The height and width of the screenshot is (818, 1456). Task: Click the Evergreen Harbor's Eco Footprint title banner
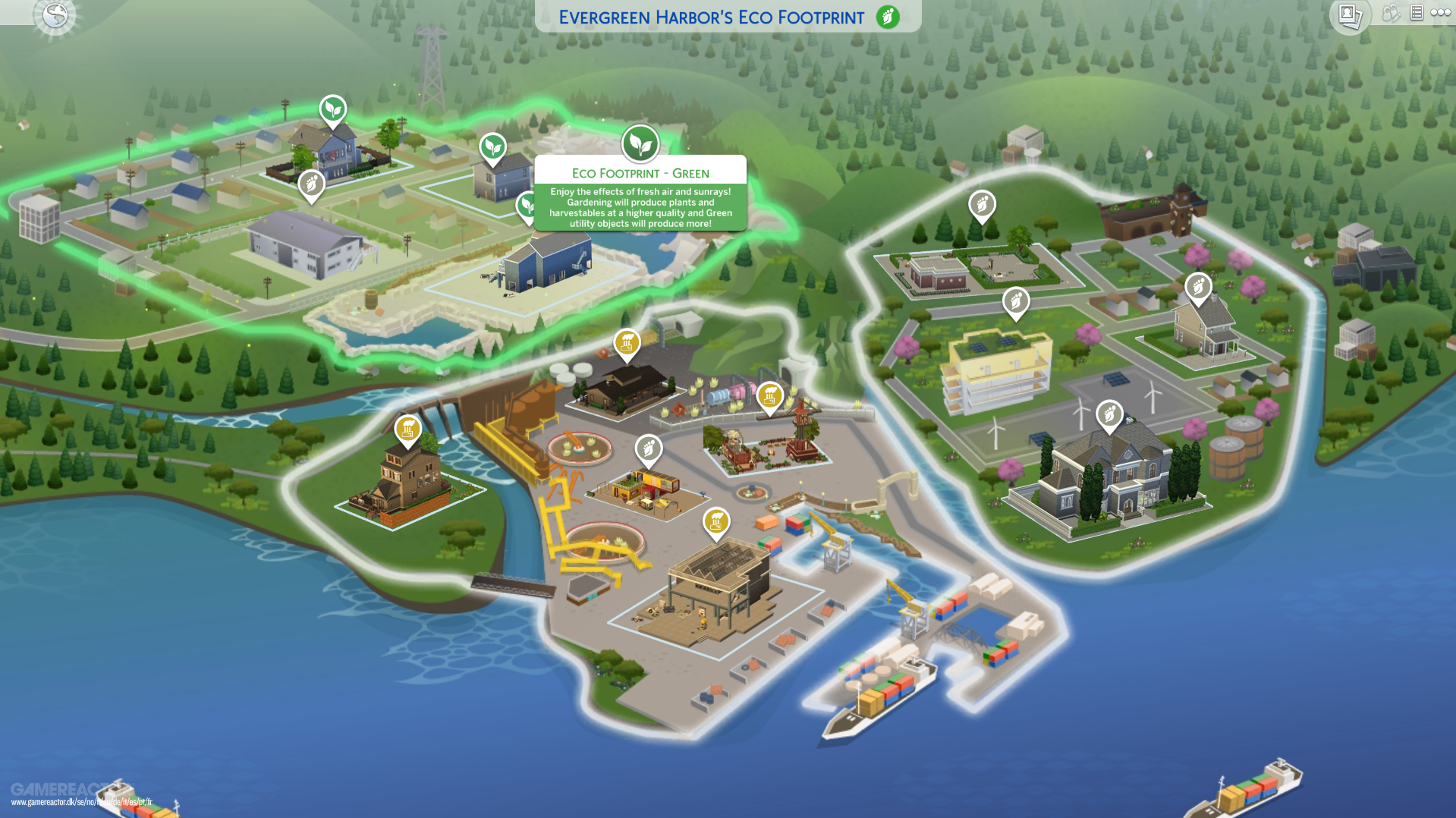(x=712, y=17)
